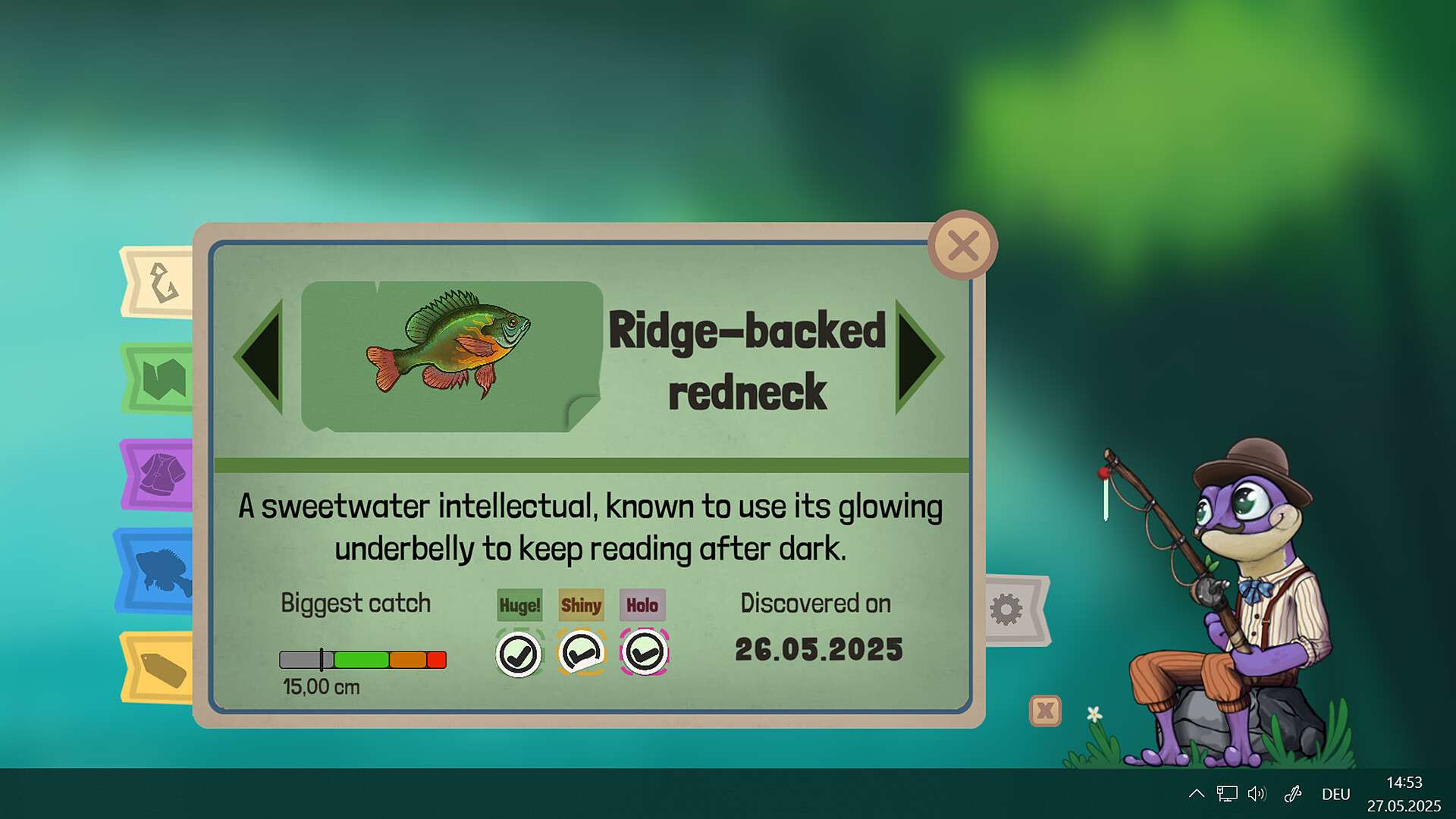Image resolution: width=1456 pixels, height=819 pixels.
Task: Open the taskbar volume control
Action: point(1257,794)
